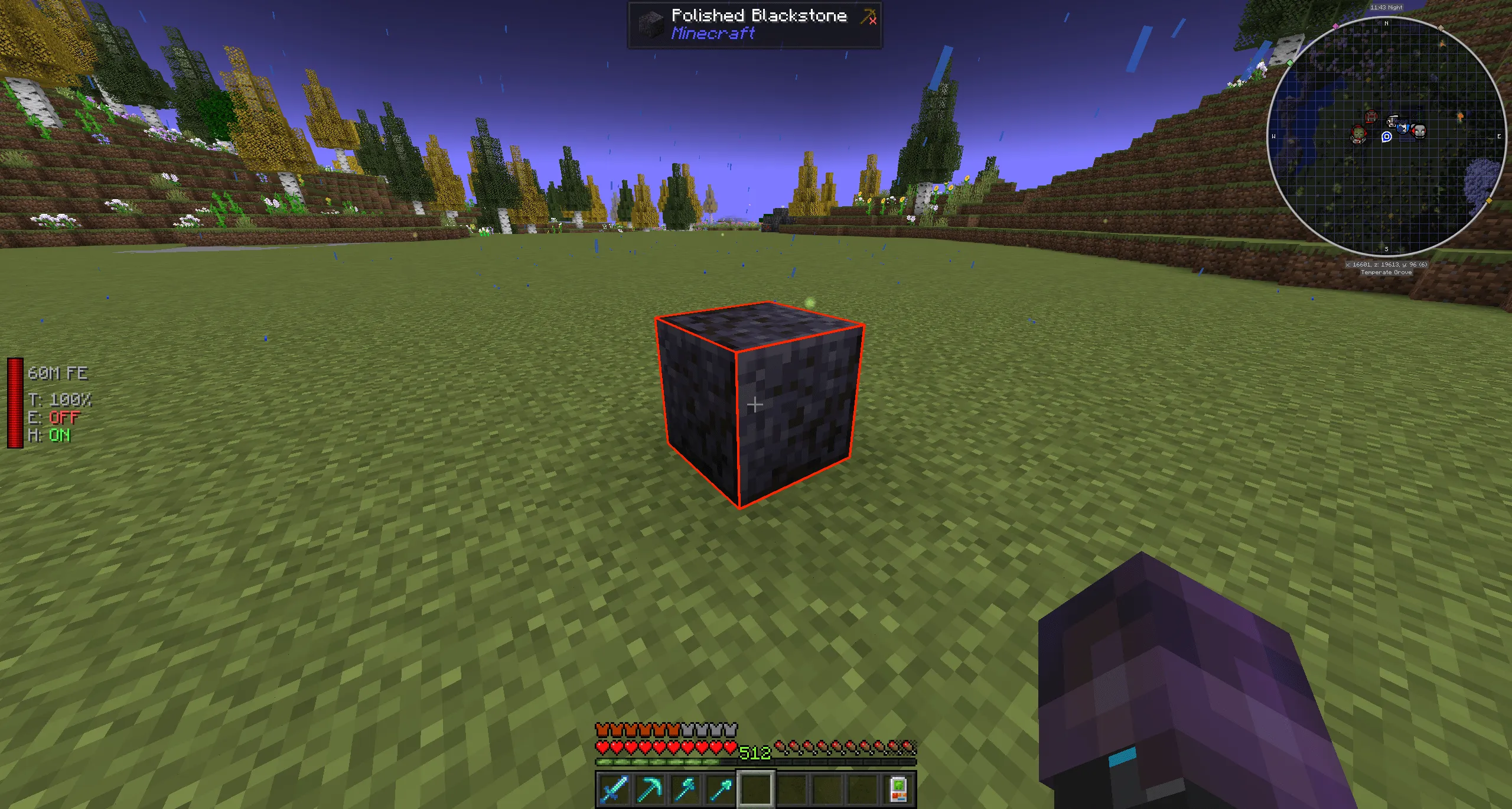Click the coordinates text under the minimap

(x=1387, y=264)
